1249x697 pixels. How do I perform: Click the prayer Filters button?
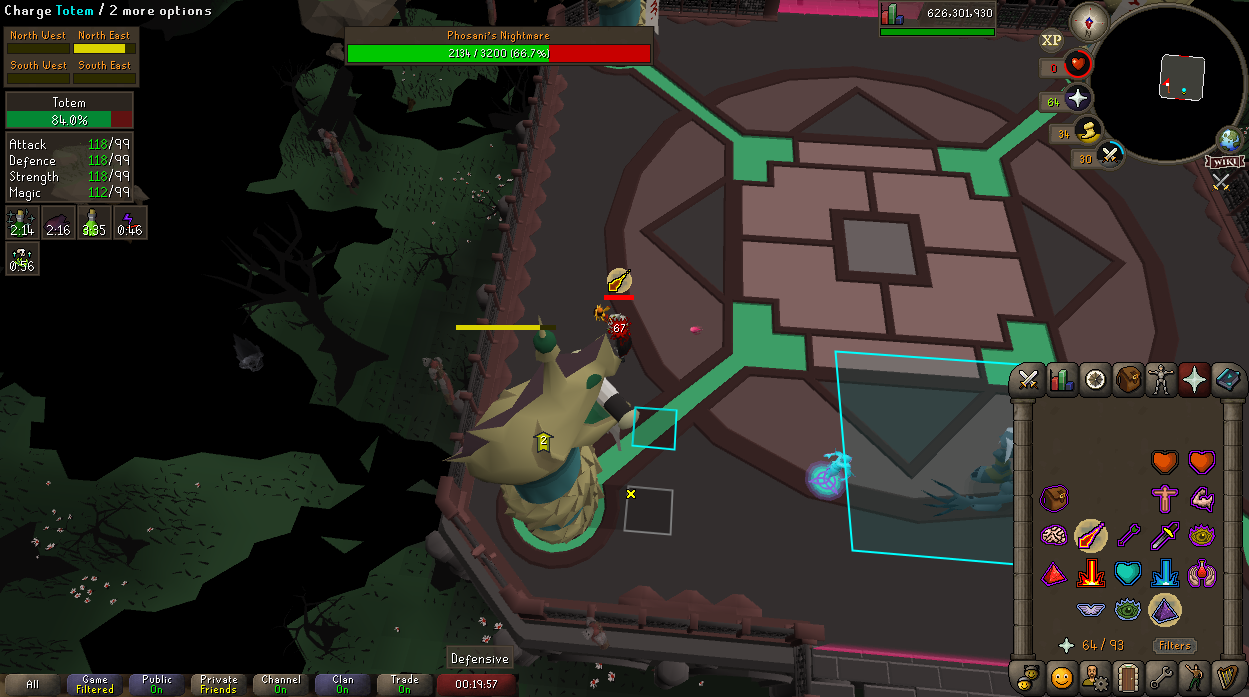pos(1174,646)
